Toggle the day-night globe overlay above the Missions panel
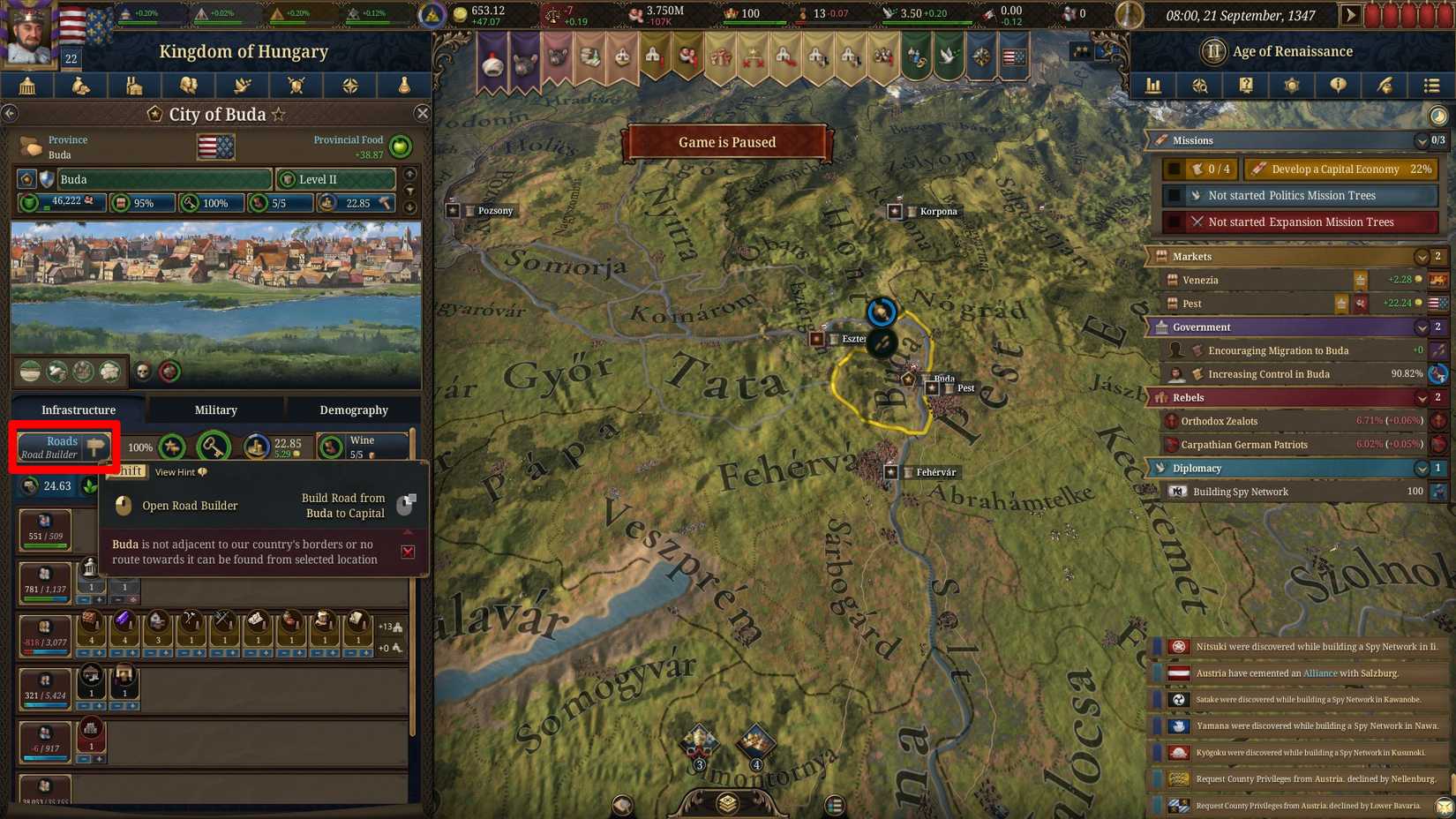 [1437, 115]
